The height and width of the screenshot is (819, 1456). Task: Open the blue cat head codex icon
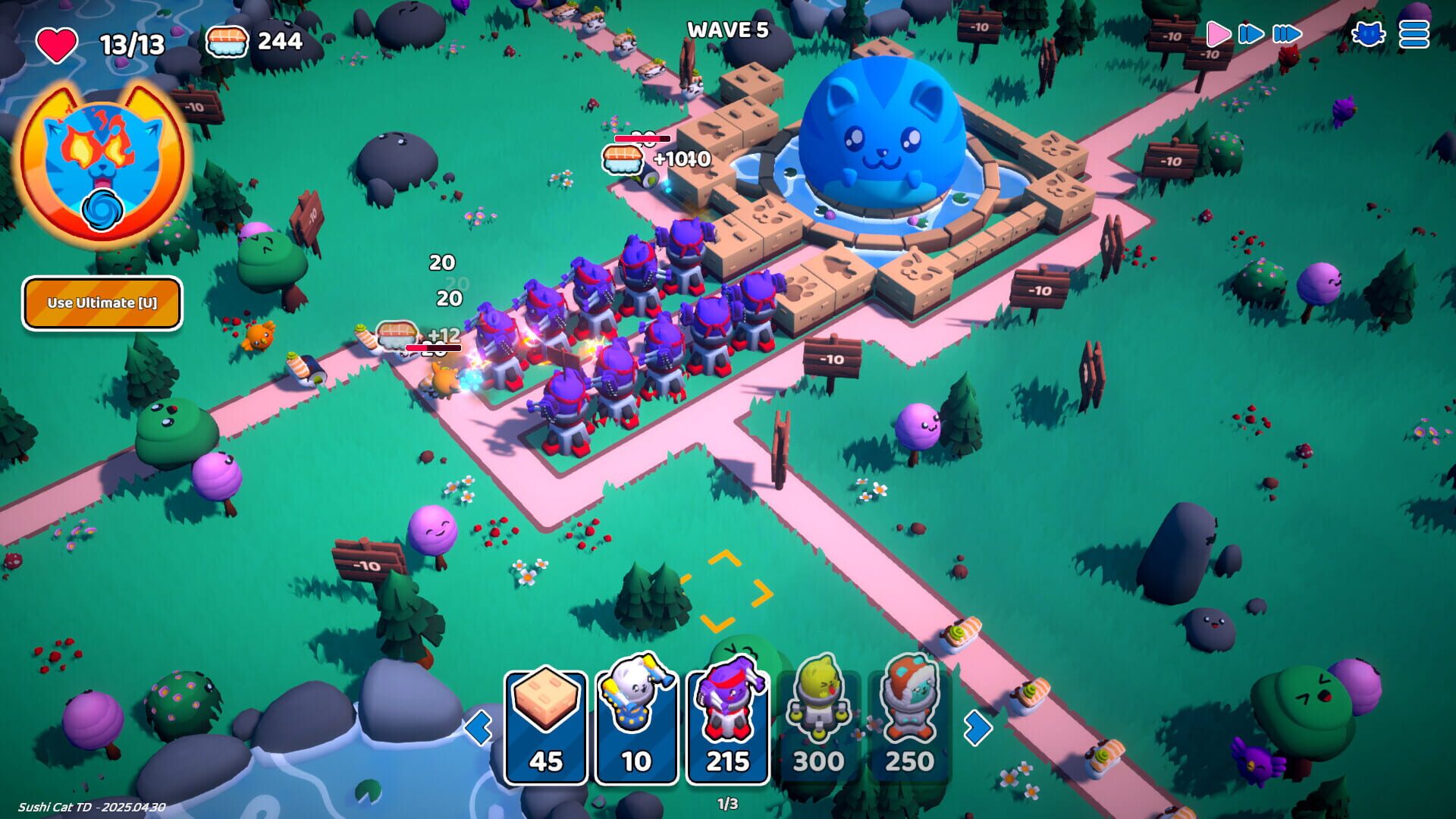pos(1370,33)
